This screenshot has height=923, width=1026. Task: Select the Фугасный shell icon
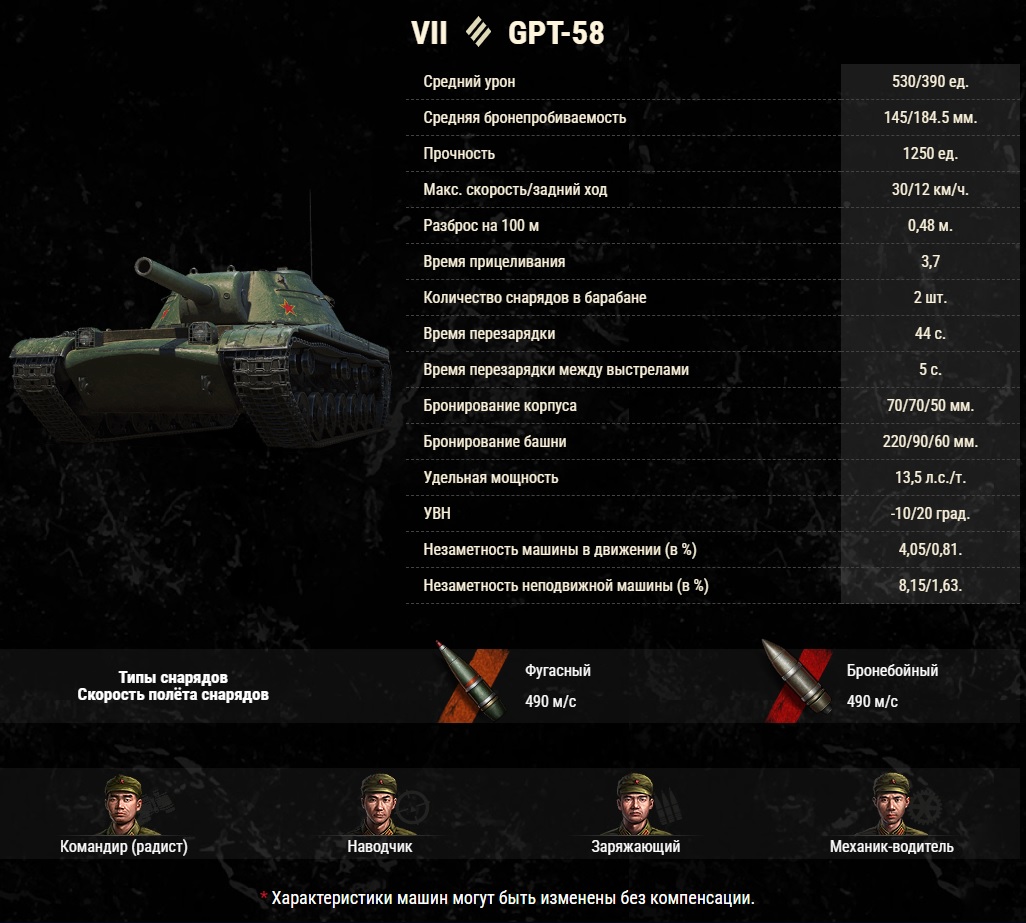(x=469, y=681)
